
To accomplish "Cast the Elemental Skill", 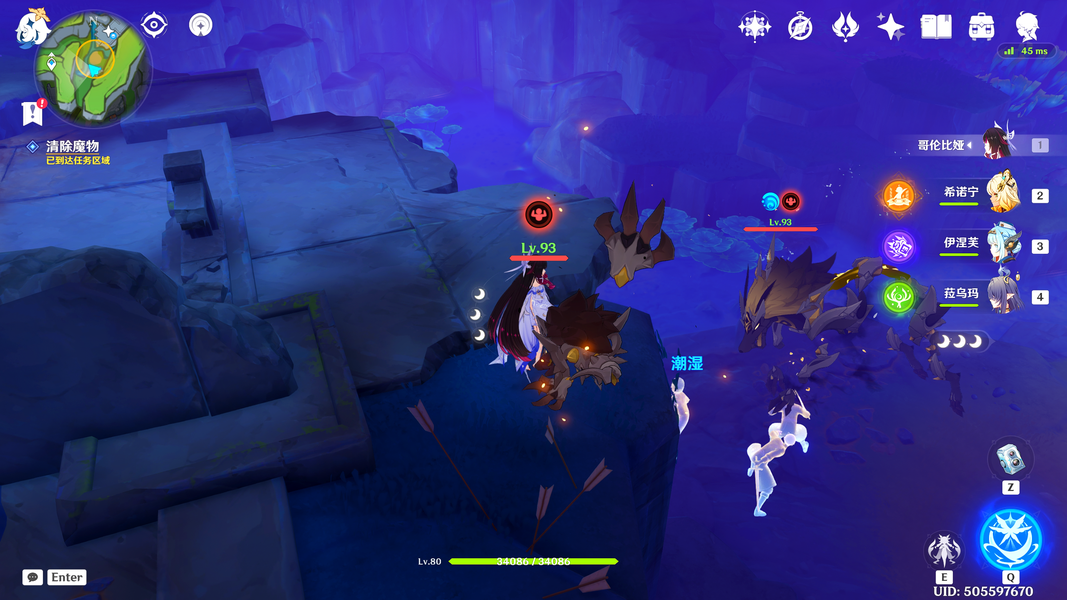I will click(x=943, y=549).
